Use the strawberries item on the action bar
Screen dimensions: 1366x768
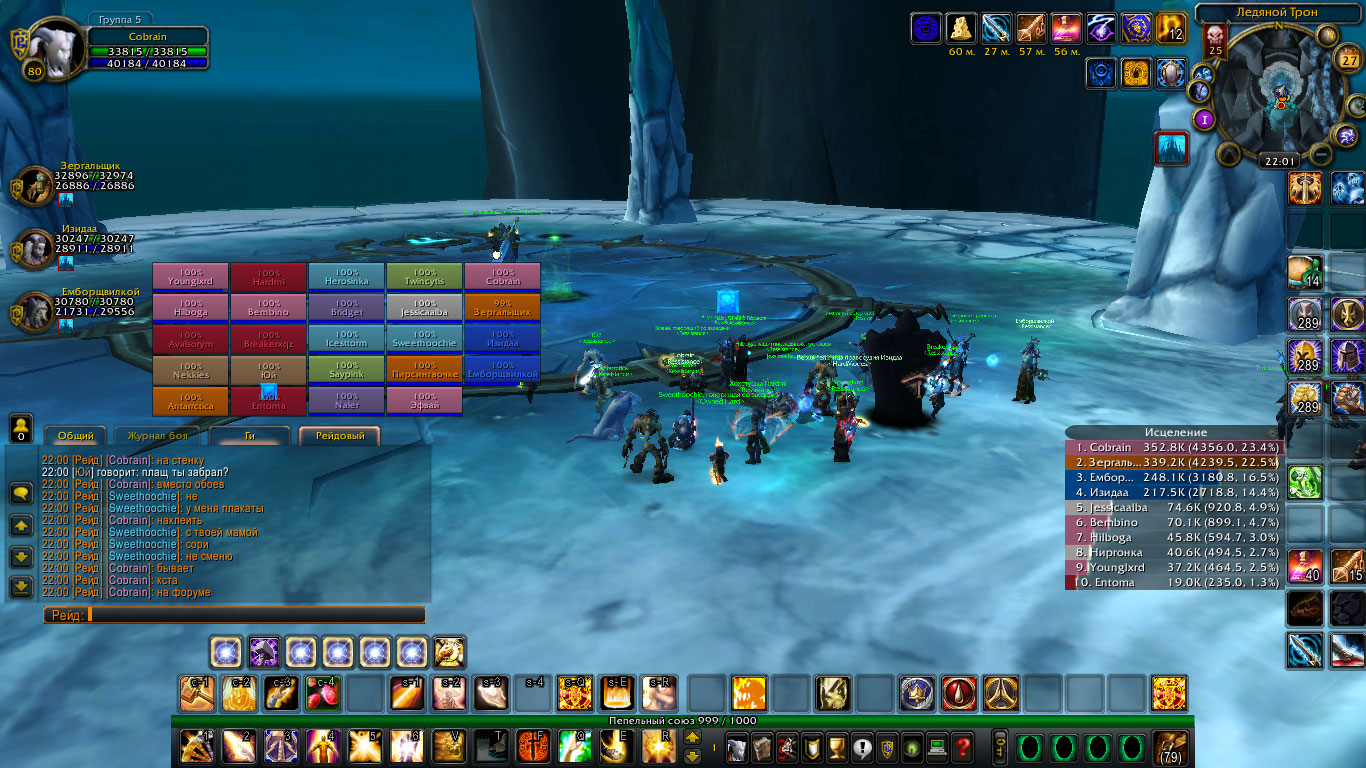[323, 693]
